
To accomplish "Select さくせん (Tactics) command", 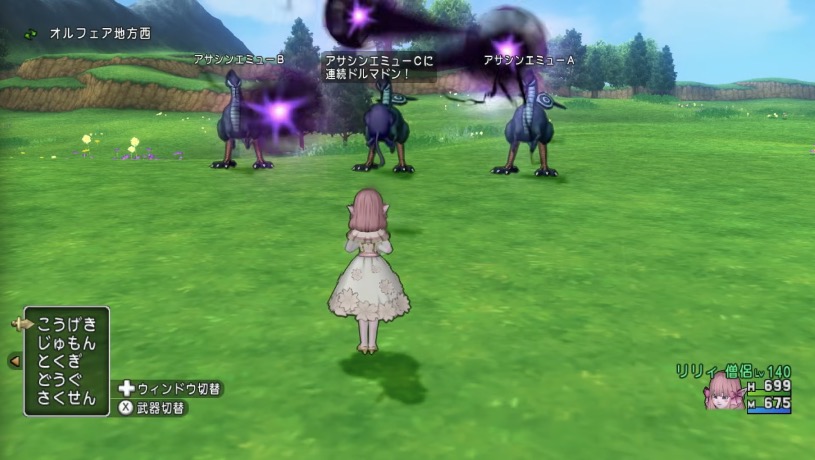I will click(67, 399).
